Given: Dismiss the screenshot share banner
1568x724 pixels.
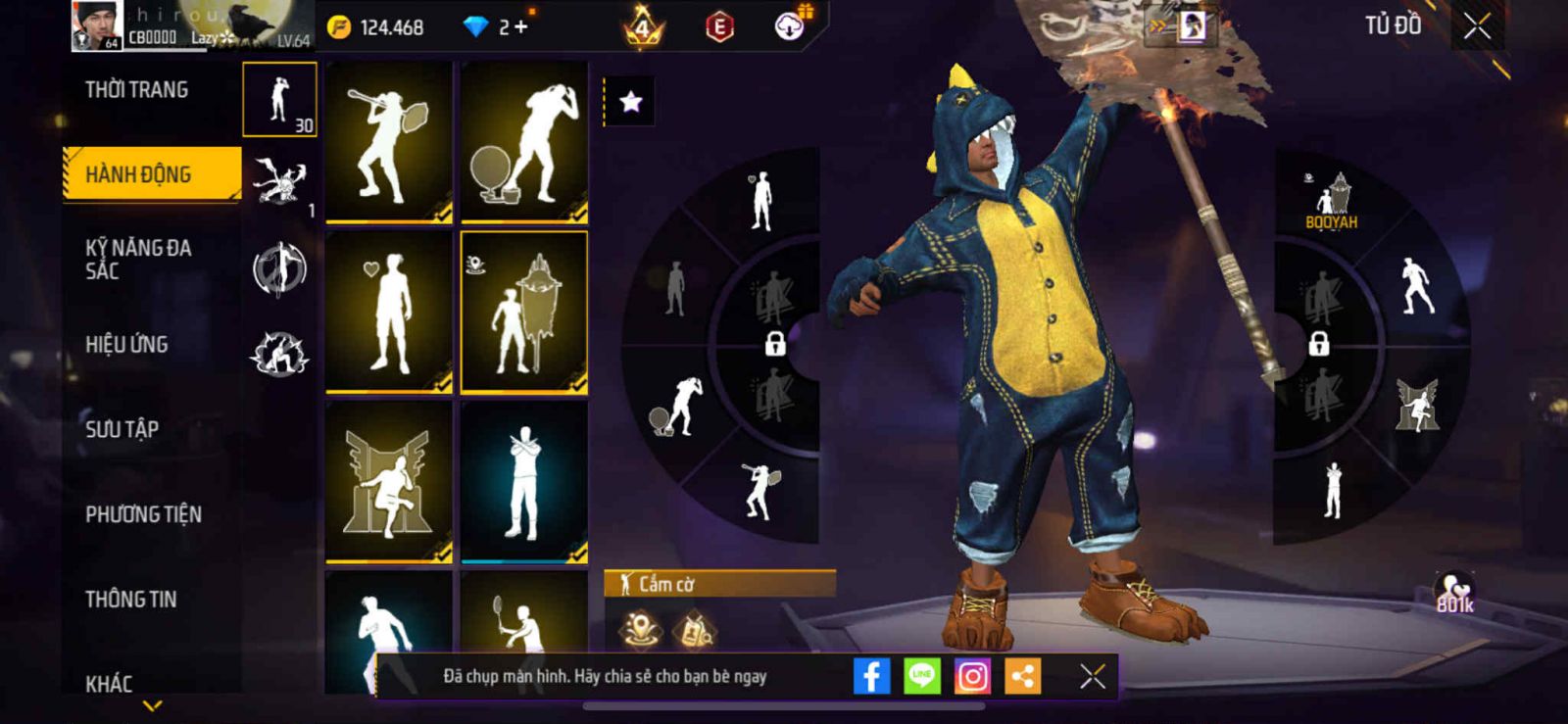Looking at the screenshot, I should click(1092, 676).
